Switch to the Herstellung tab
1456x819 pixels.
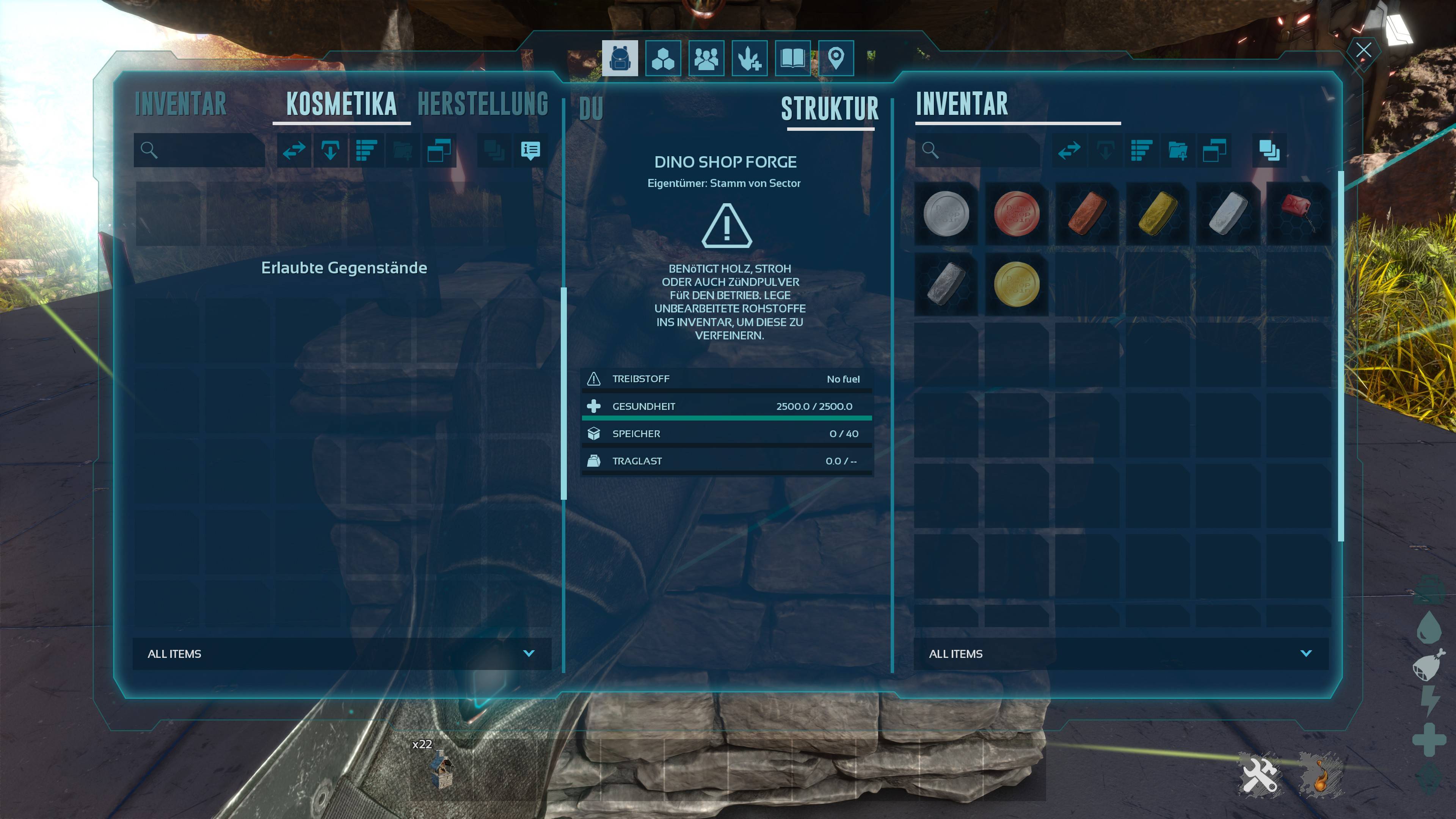pyautogui.click(x=483, y=105)
